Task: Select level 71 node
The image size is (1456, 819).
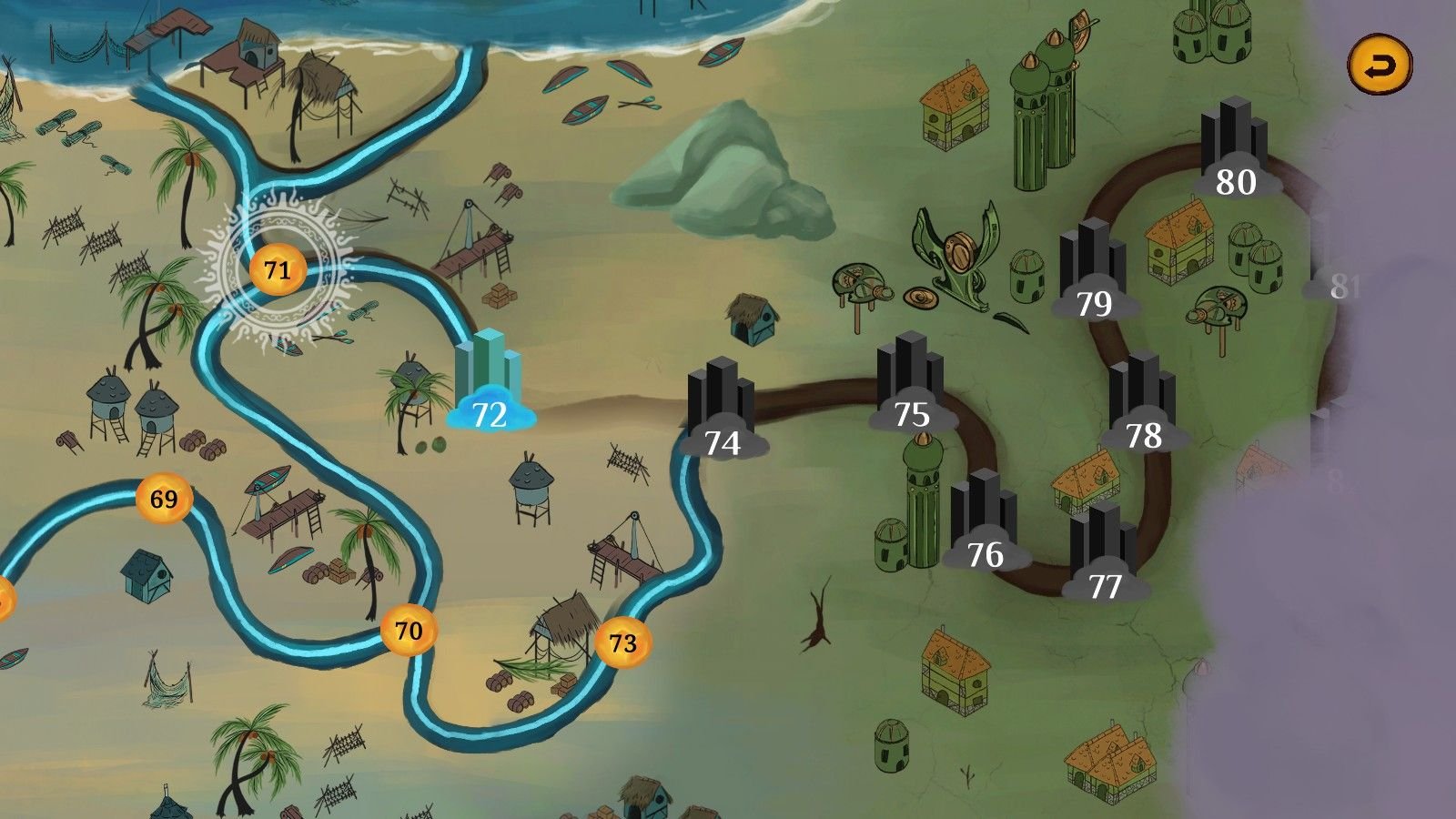Action: tap(277, 269)
